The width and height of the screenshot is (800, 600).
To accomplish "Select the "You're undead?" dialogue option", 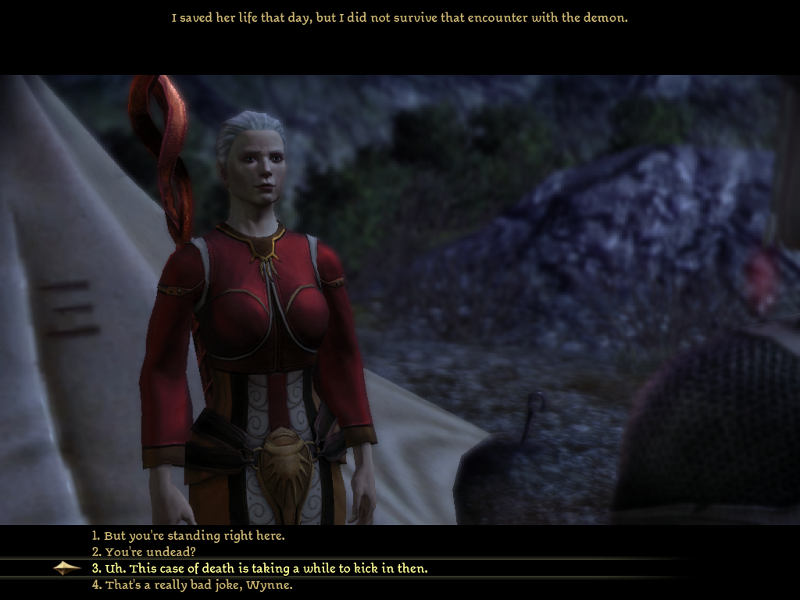I will [145, 552].
